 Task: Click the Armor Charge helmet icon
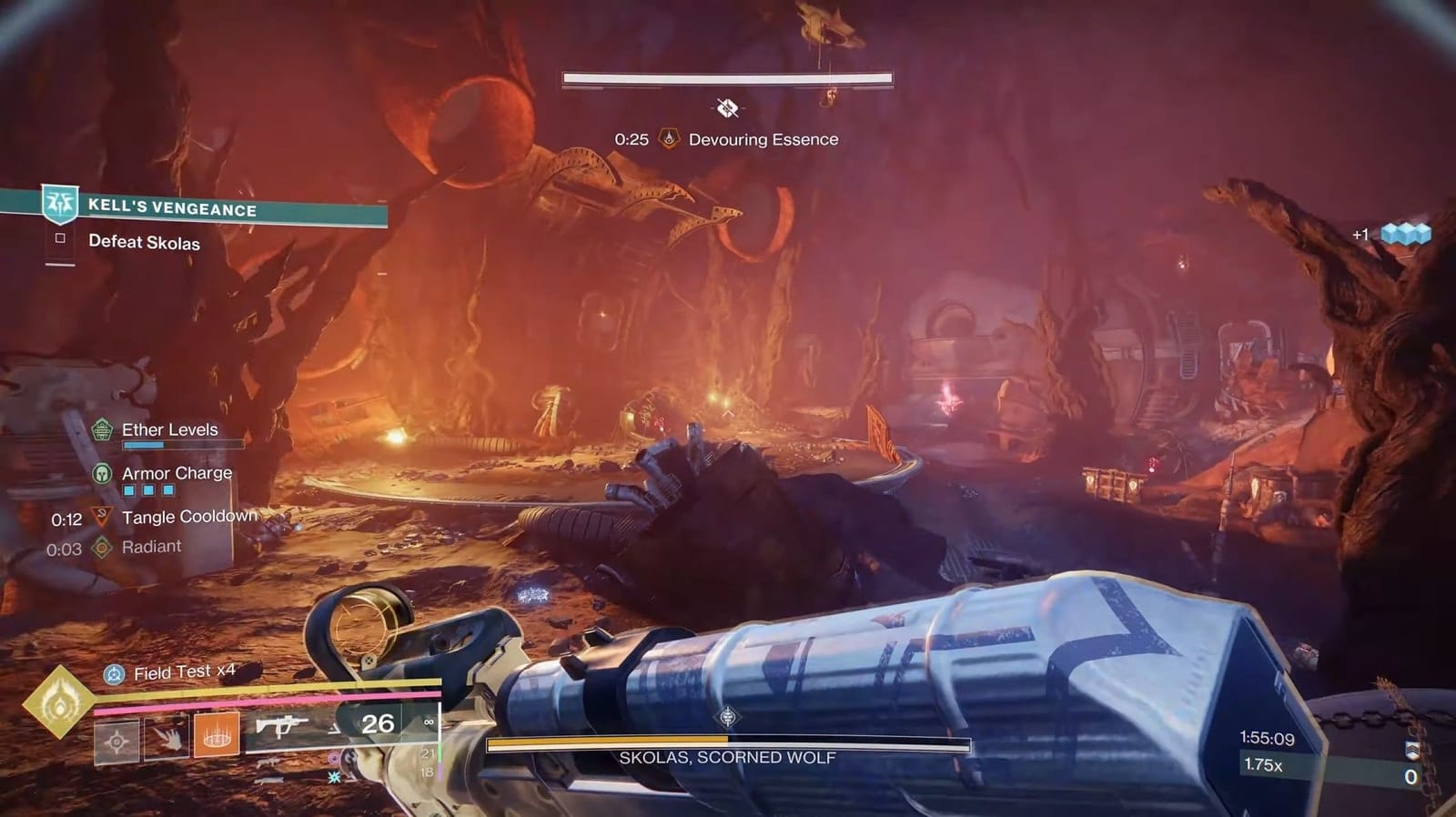tap(100, 473)
